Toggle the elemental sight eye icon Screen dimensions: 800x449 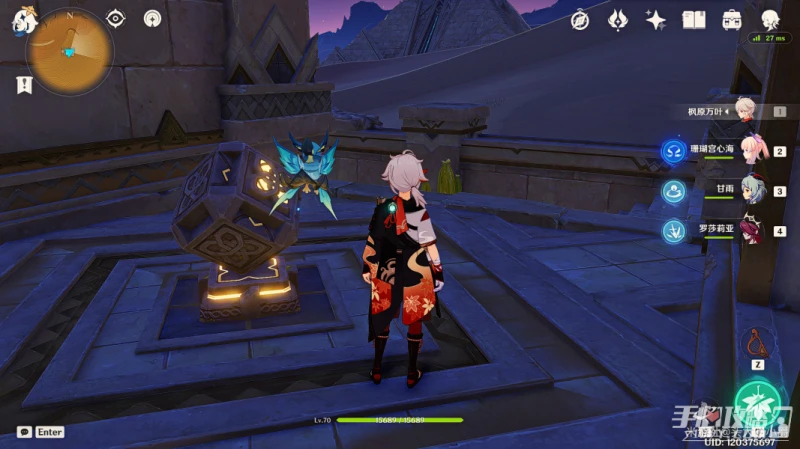pos(116,19)
